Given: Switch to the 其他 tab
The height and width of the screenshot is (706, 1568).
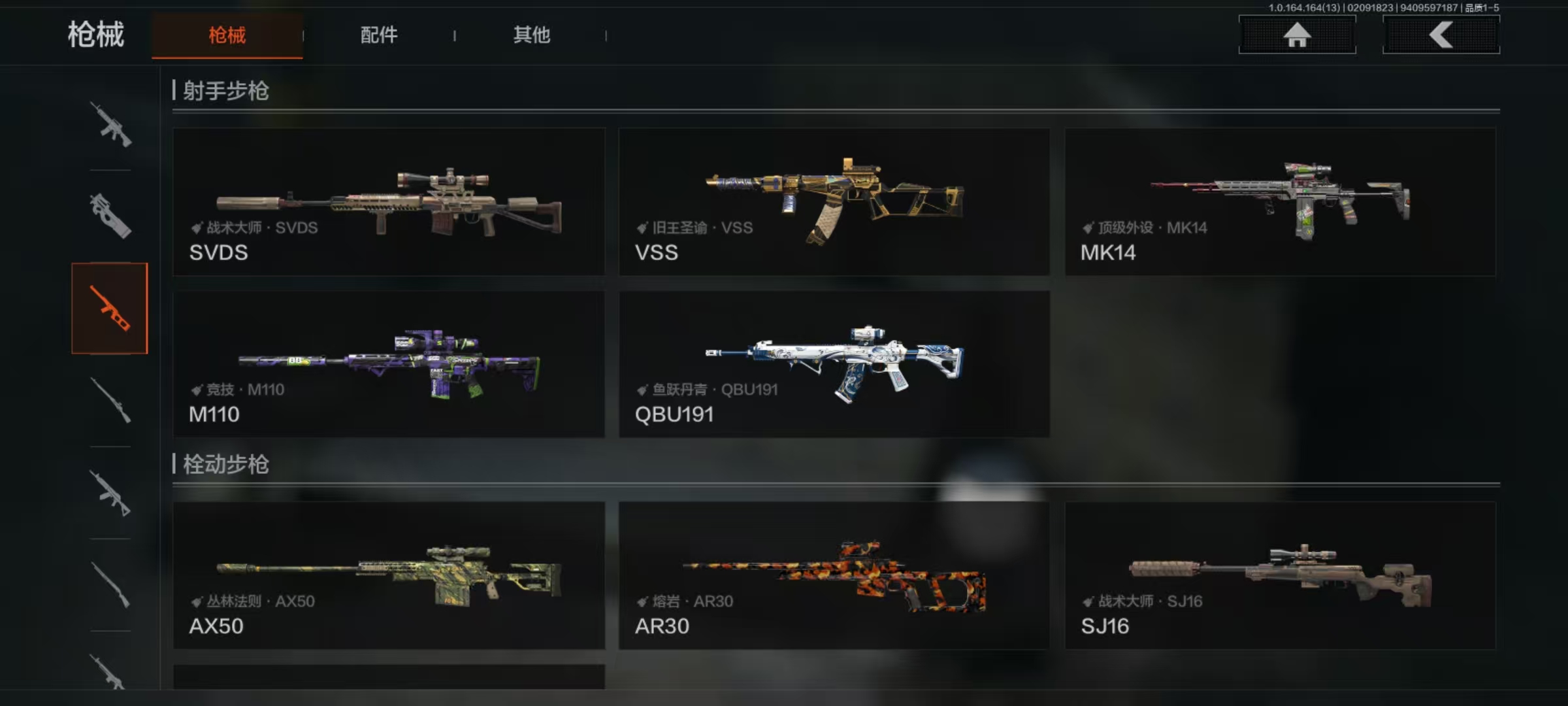Looking at the screenshot, I should click(531, 35).
